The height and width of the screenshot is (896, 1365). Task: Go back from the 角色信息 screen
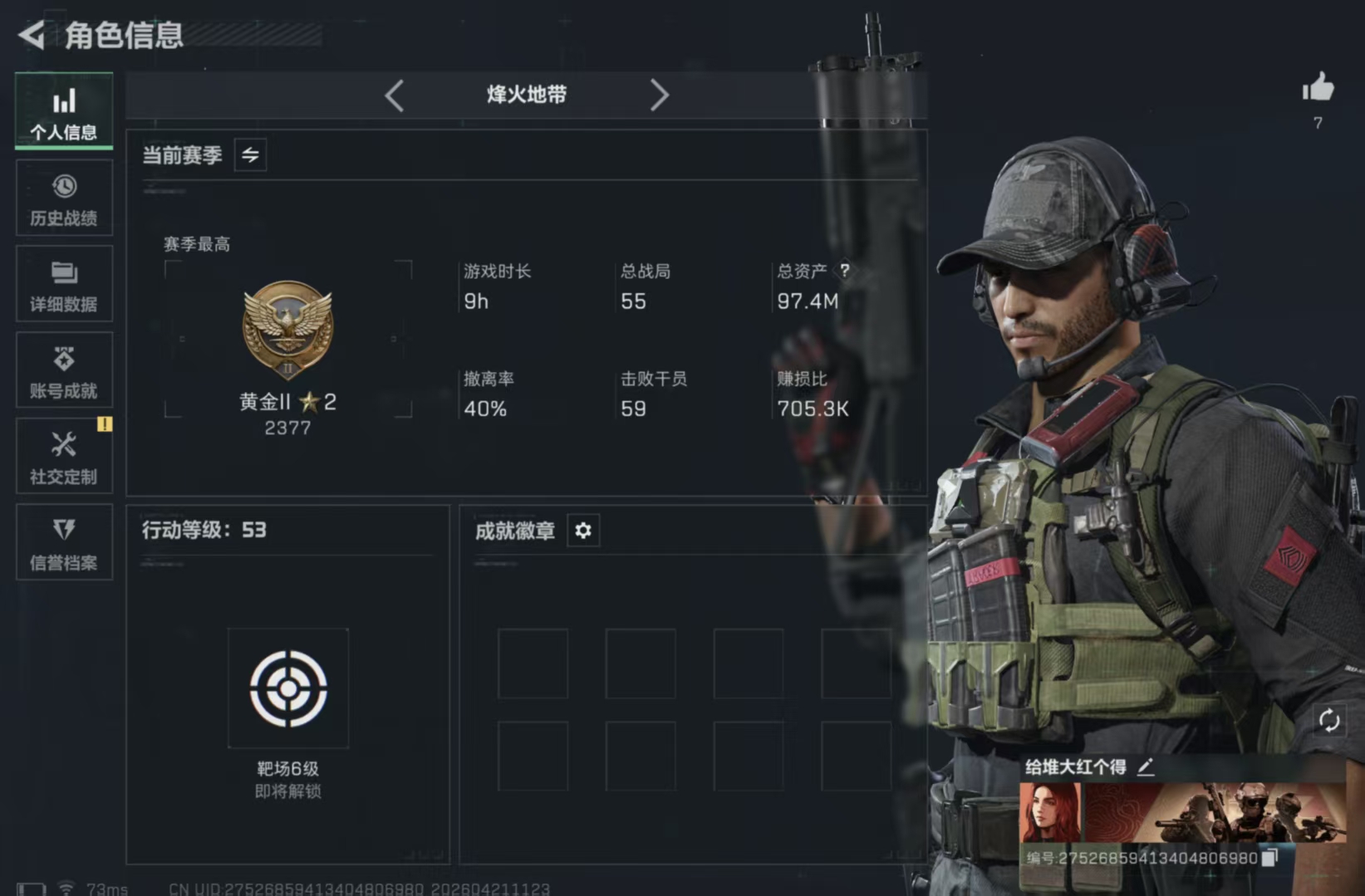[32, 35]
